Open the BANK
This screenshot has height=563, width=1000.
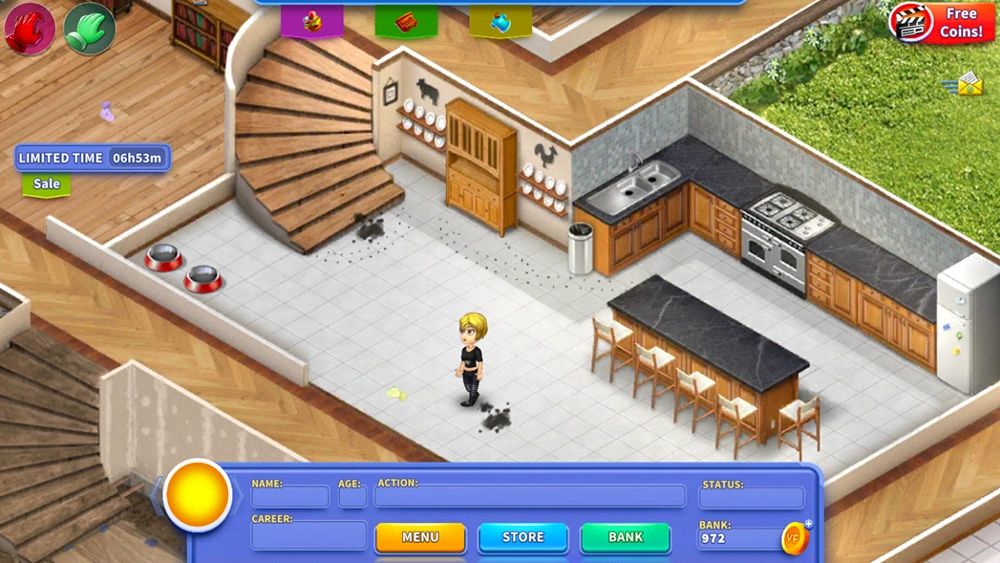click(x=626, y=537)
